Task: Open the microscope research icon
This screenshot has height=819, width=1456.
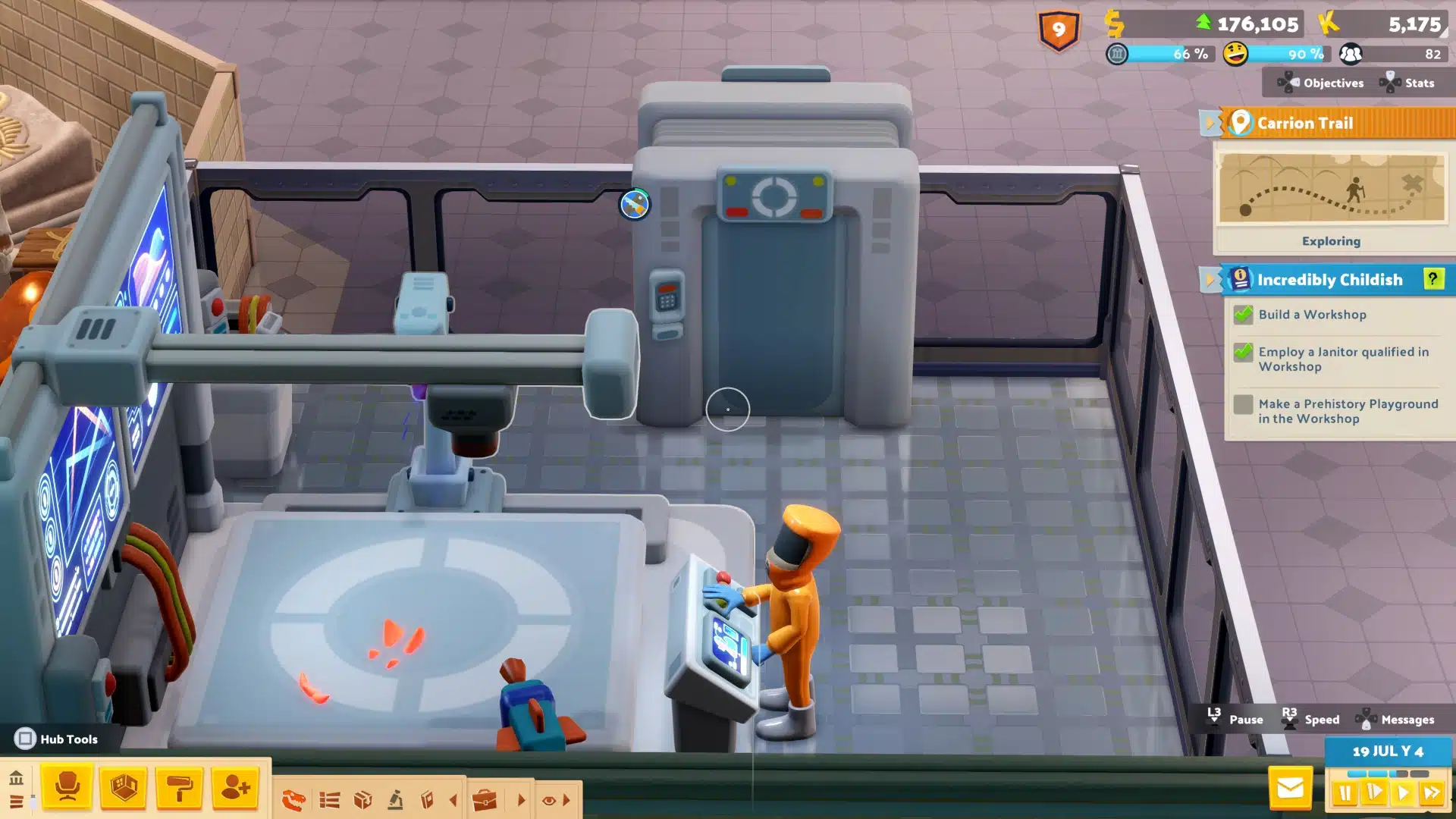Action: tap(395, 800)
